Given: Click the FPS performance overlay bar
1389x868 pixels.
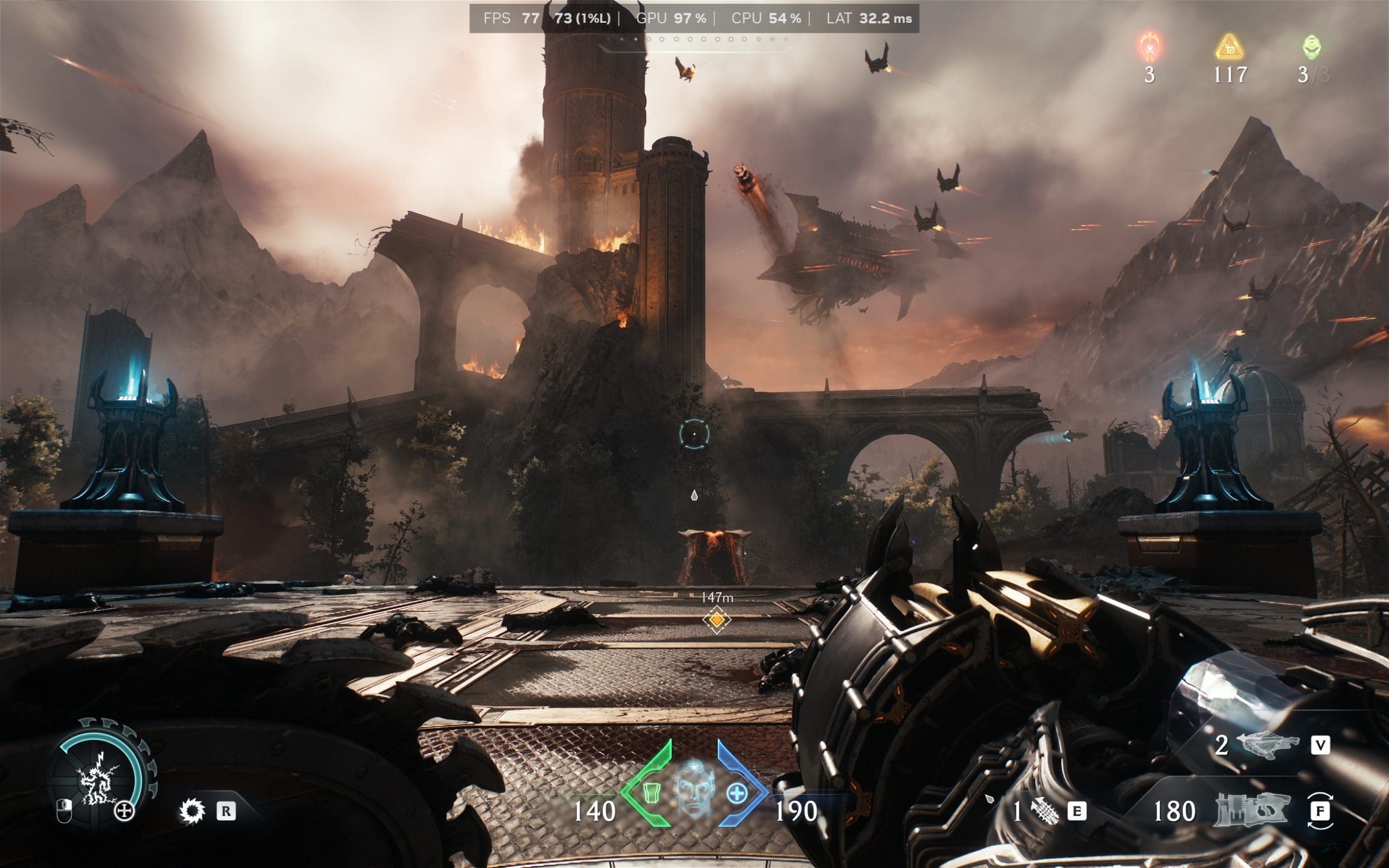Looking at the screenshot, I should click(693, 18).
